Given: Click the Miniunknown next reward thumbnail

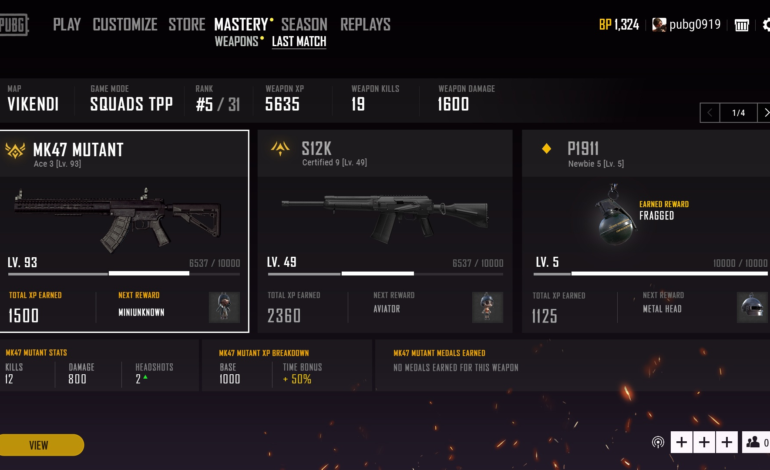Looking at the screenshot, I should 224,307.
